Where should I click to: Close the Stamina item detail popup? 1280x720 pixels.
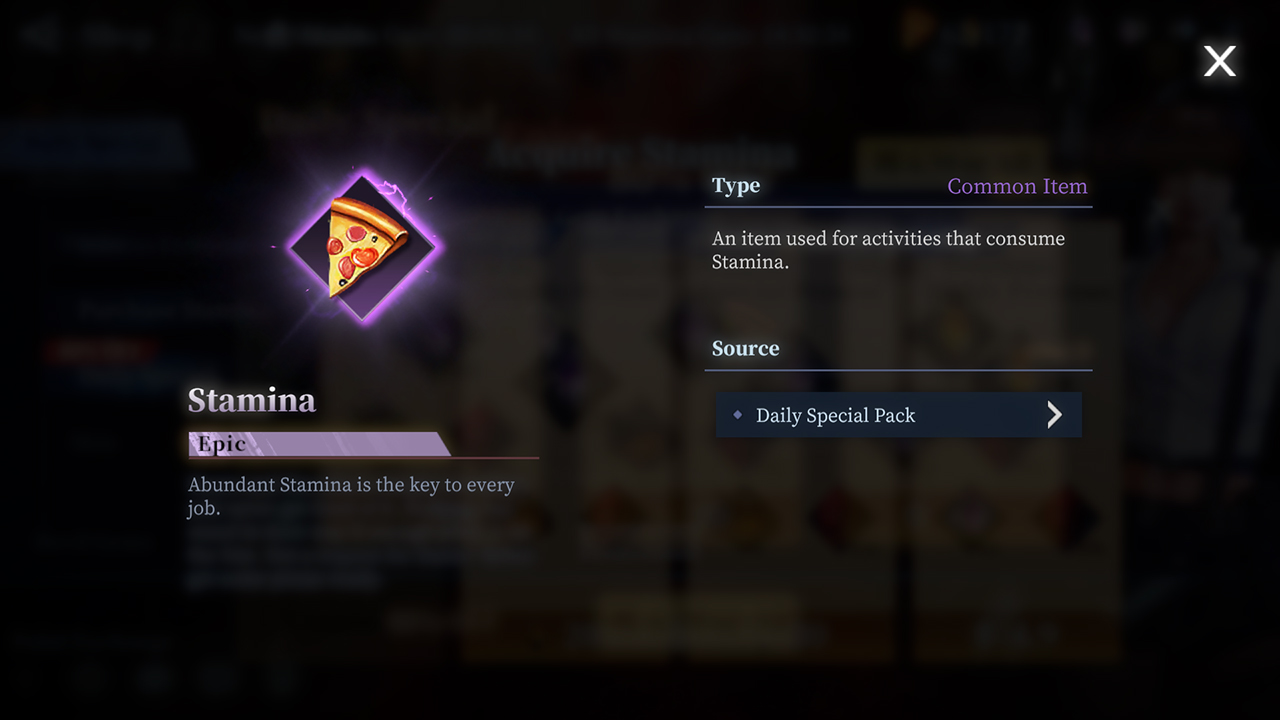pos(1219,61)
